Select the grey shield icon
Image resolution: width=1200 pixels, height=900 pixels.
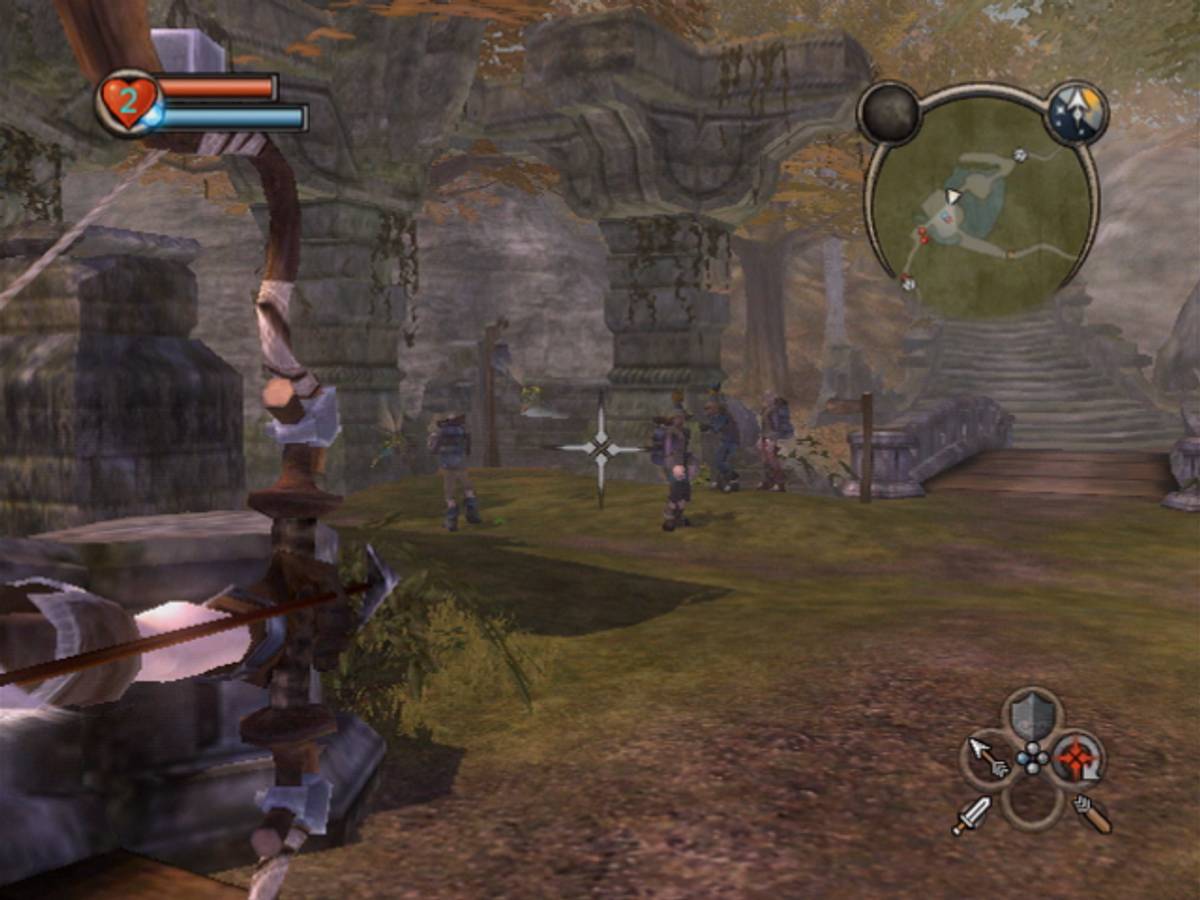(1032, 716)
